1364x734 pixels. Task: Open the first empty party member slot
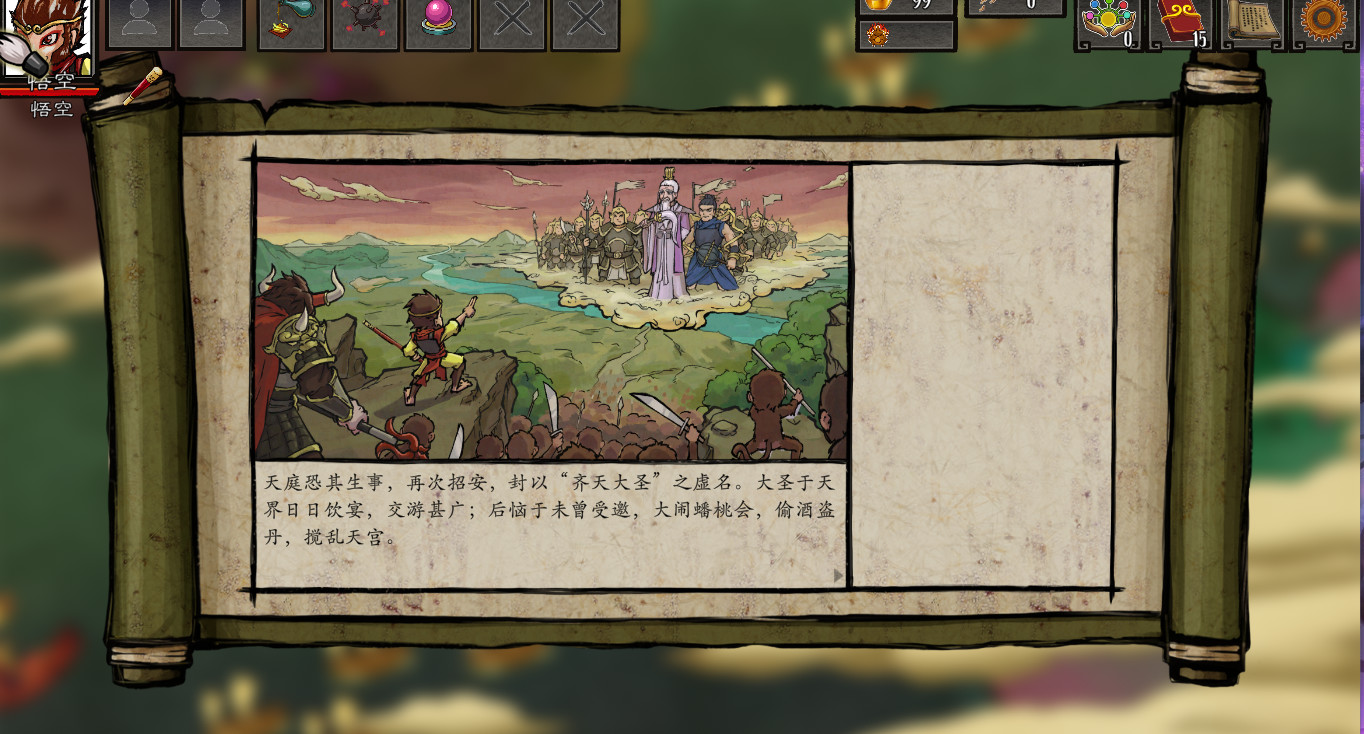tap(141, 24)
